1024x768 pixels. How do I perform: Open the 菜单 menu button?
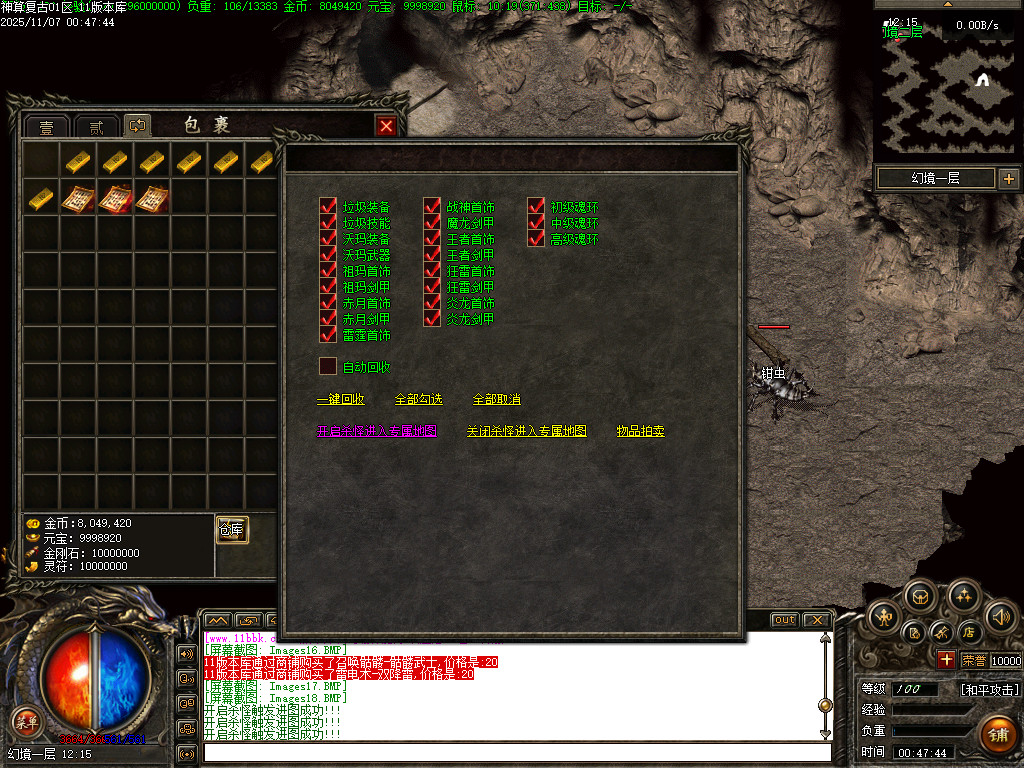pos(27,719)
